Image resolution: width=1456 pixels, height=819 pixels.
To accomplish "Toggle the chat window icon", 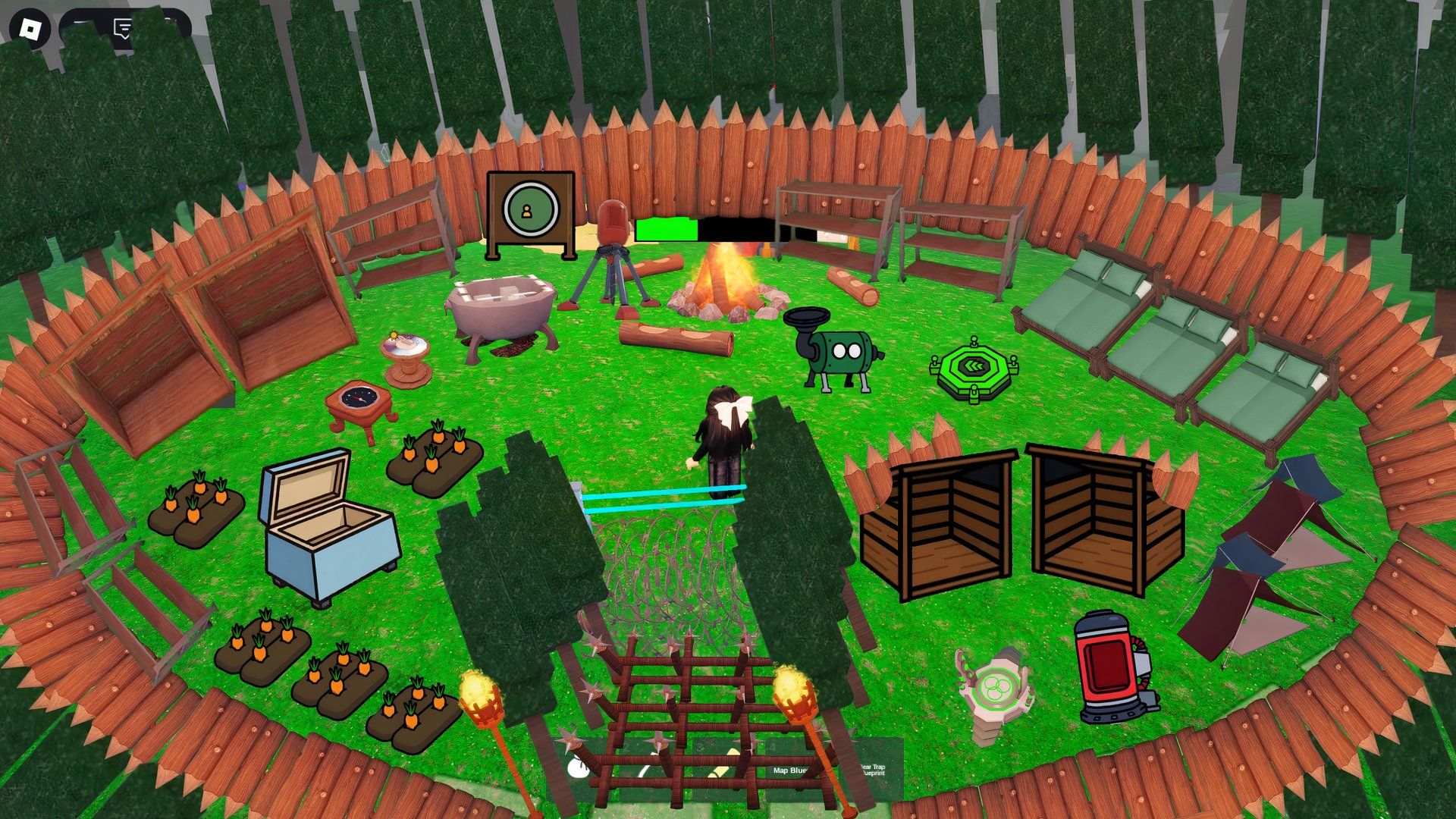I will coord(123,29).
